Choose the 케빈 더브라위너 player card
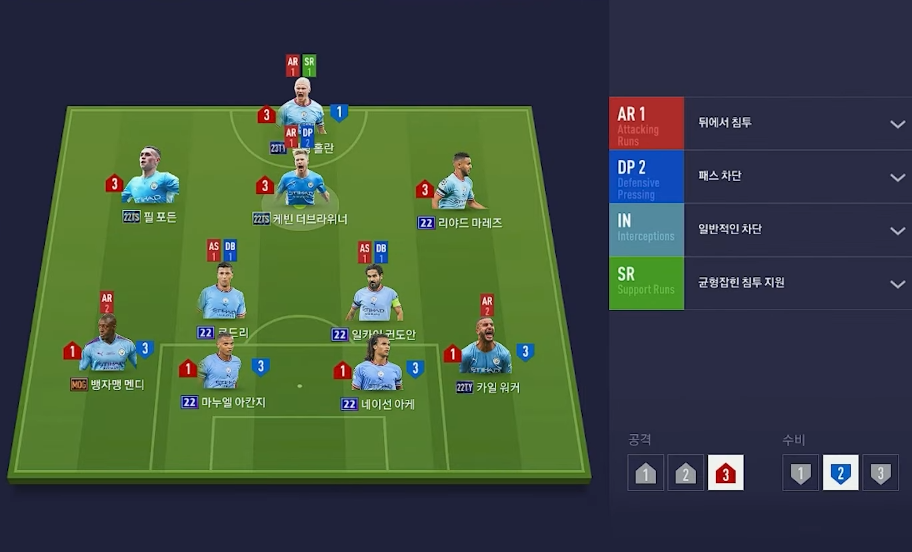Screen dimensions: 912x552 click(x=300, y=183)
